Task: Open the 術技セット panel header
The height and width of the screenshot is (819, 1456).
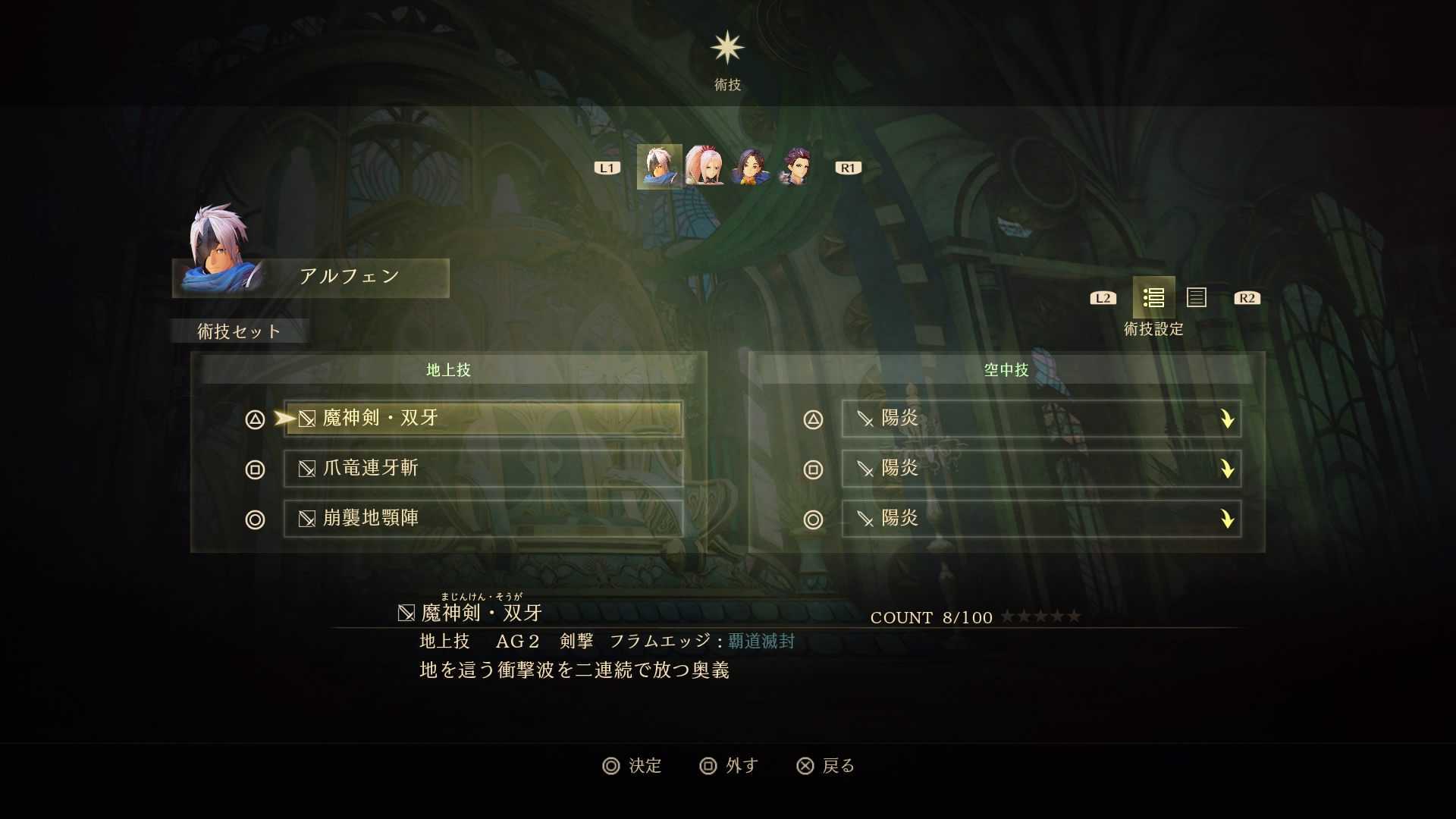Action: (239, 331)
